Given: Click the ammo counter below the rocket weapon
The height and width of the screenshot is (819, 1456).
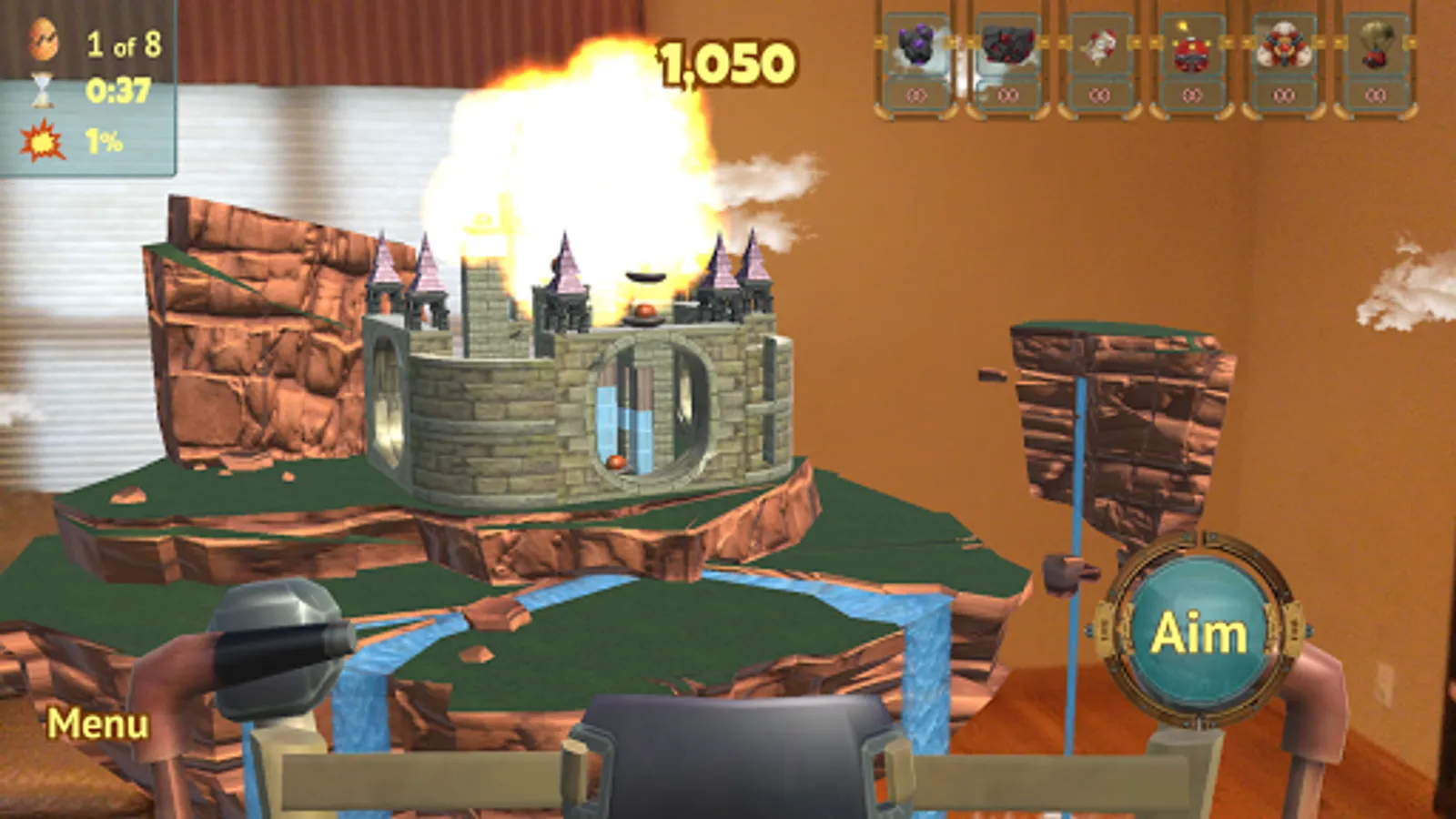Looking at the screenshot, I should (x=1100, y=94).
